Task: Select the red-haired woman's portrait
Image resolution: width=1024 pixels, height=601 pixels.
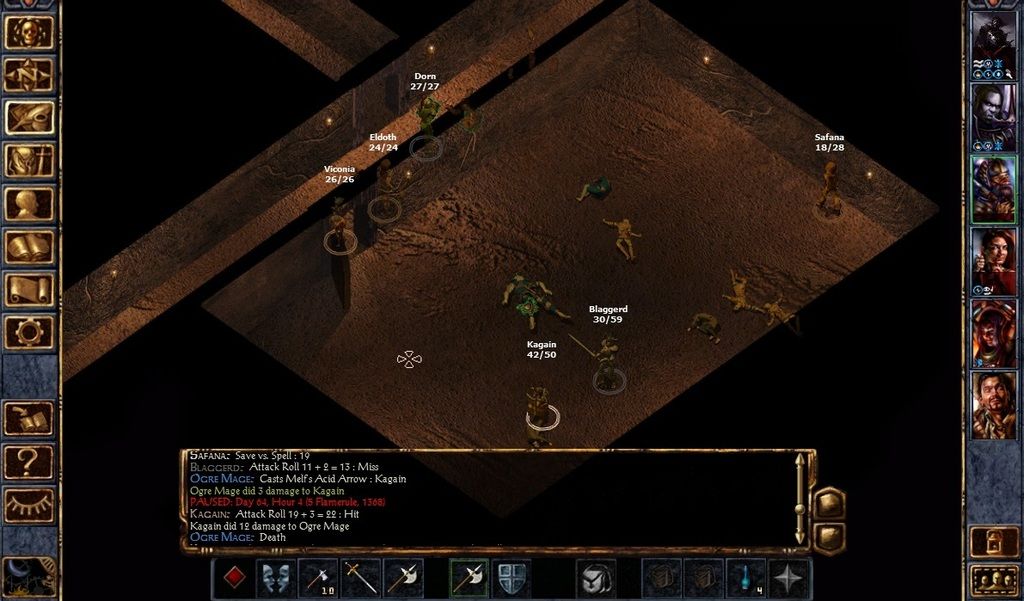Action: point(994,262)
